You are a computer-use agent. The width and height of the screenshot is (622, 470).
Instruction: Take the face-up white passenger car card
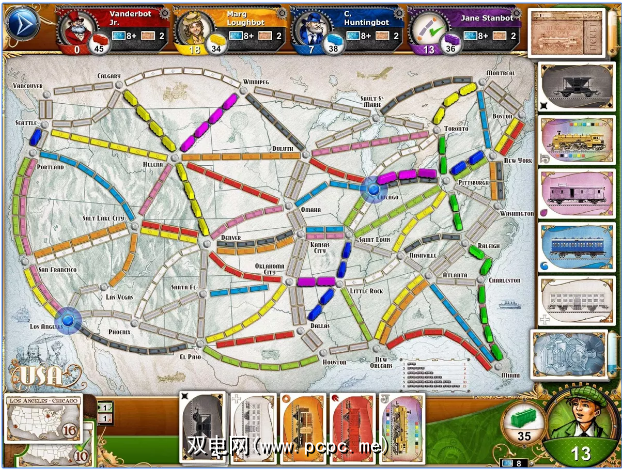573,299
